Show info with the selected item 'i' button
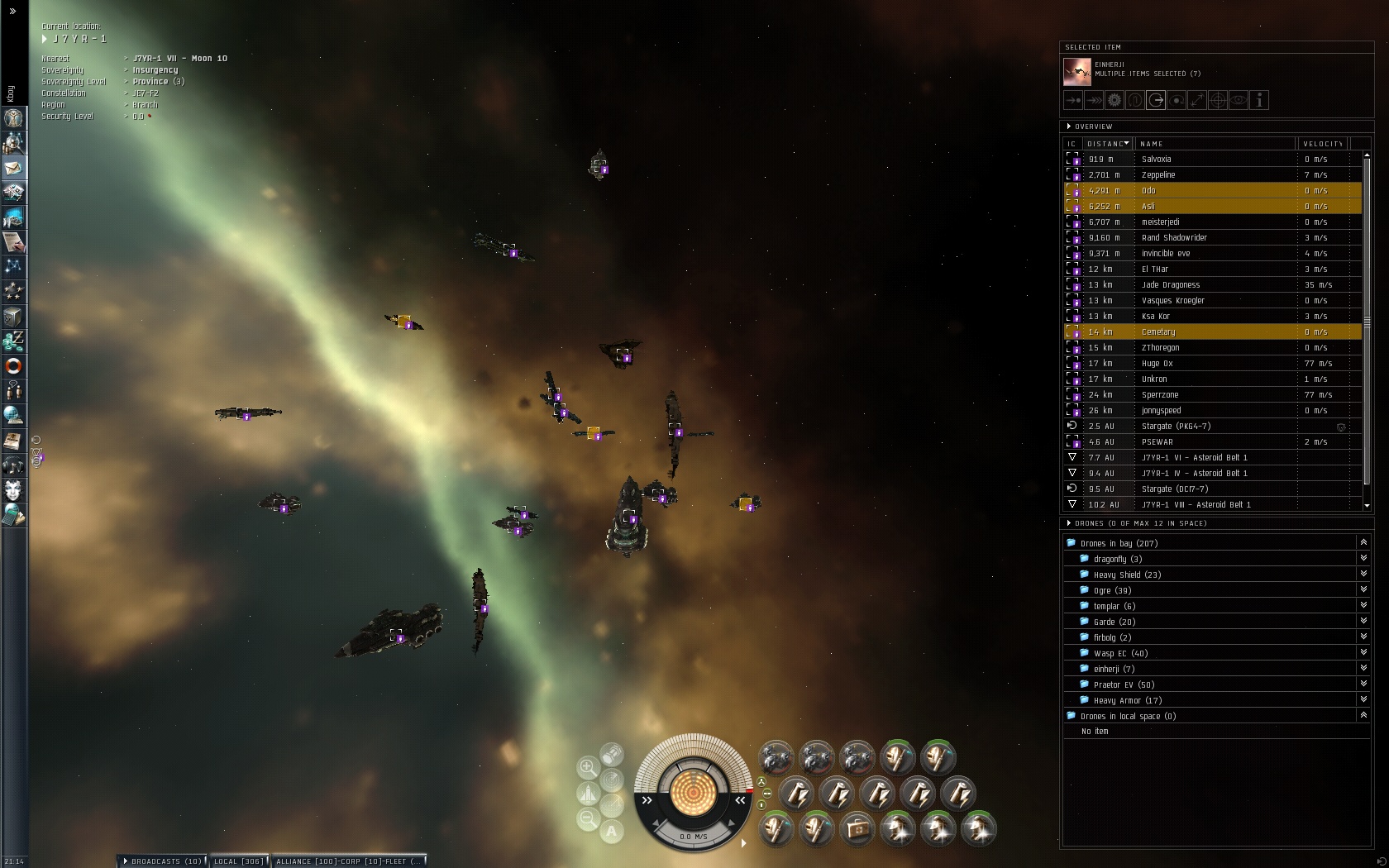The image size is (1389, 868). [1259, 101]
